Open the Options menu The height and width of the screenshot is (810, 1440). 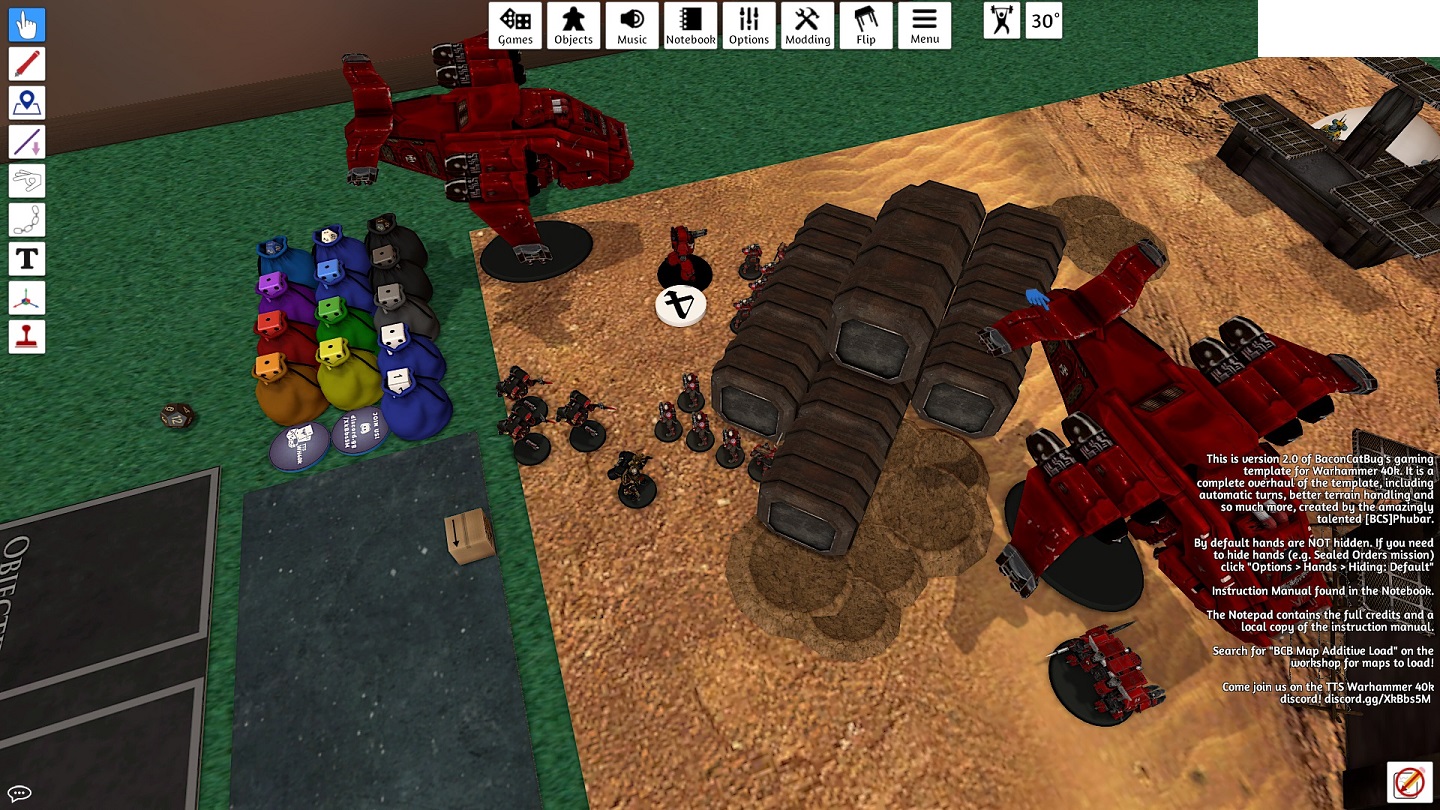point(749,25)
